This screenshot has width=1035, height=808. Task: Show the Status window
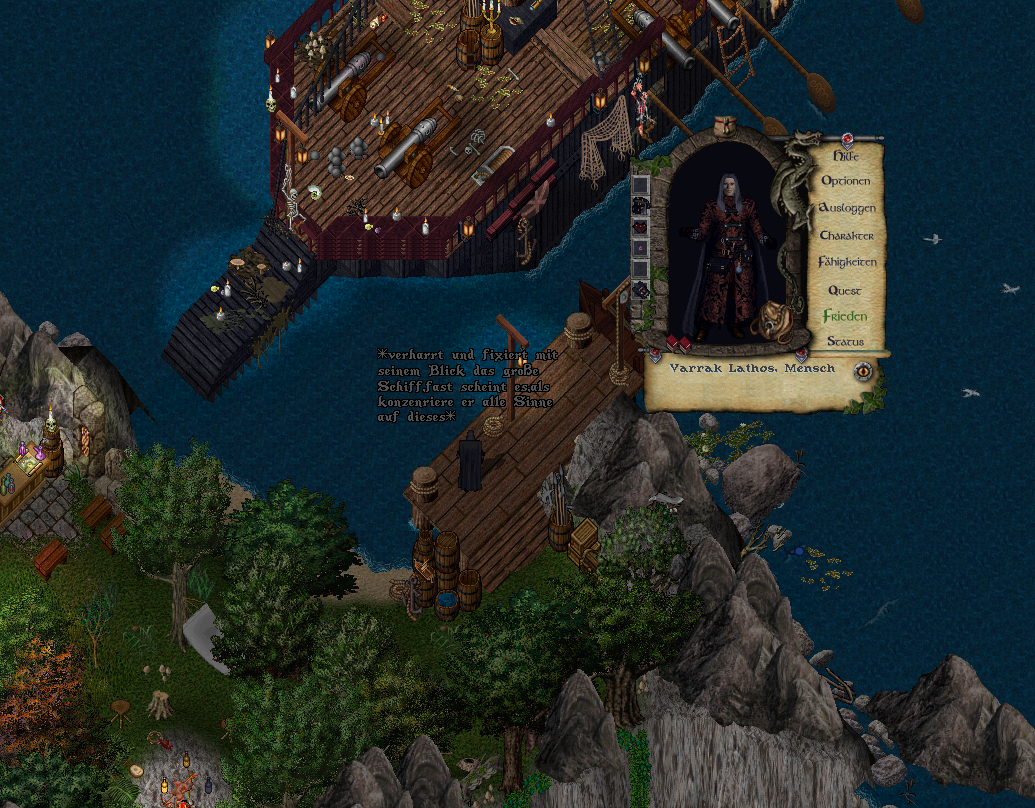pos(846,342)
